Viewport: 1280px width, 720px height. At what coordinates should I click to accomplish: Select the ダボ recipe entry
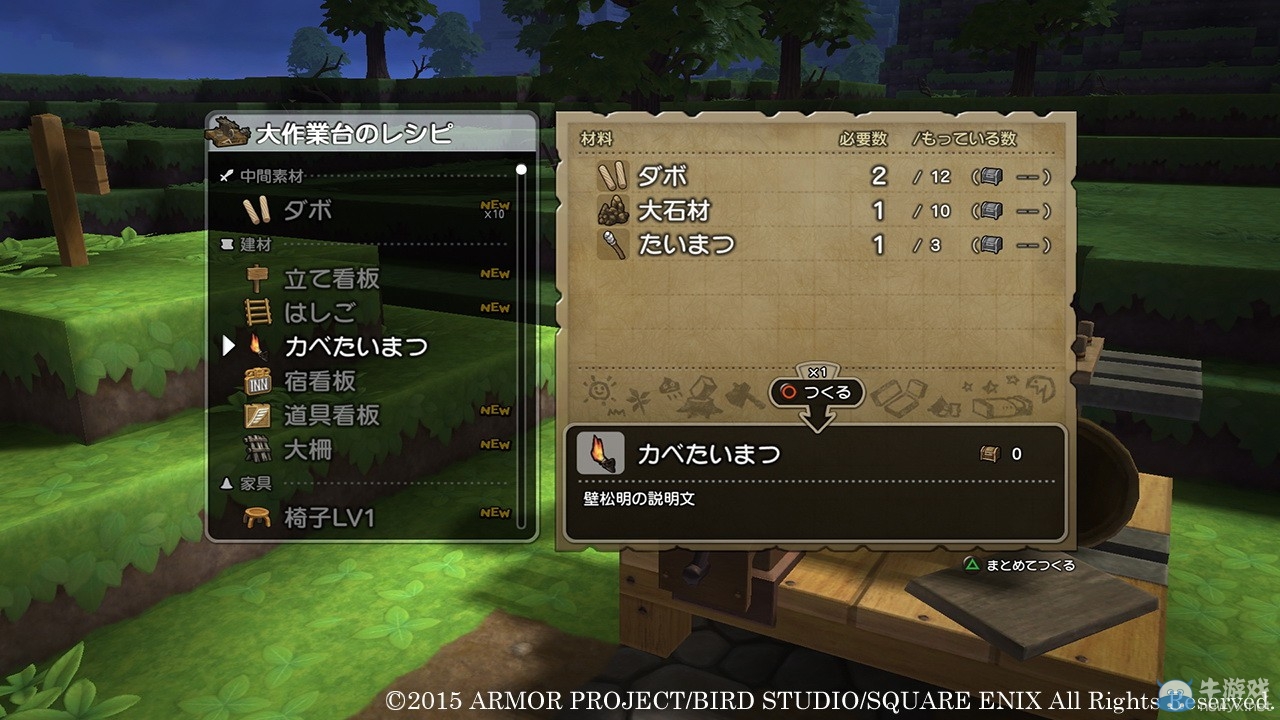307,210
